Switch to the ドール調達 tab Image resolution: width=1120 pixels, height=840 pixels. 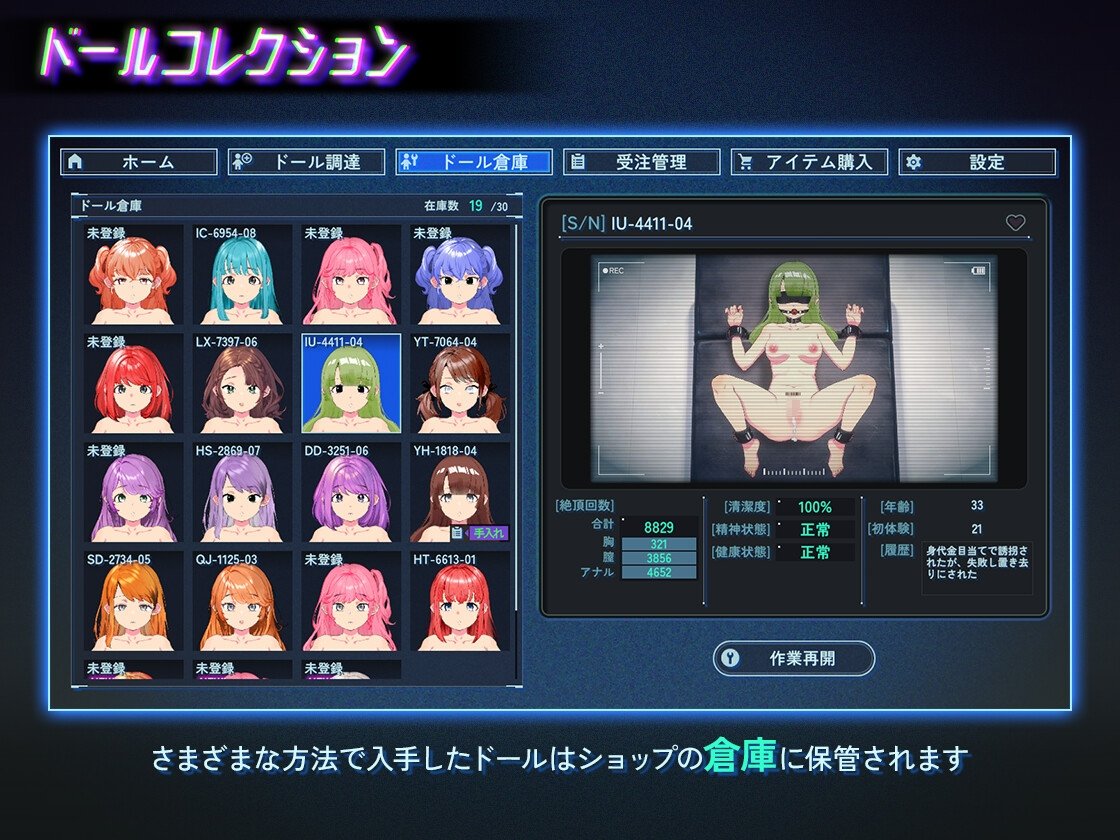306,162
